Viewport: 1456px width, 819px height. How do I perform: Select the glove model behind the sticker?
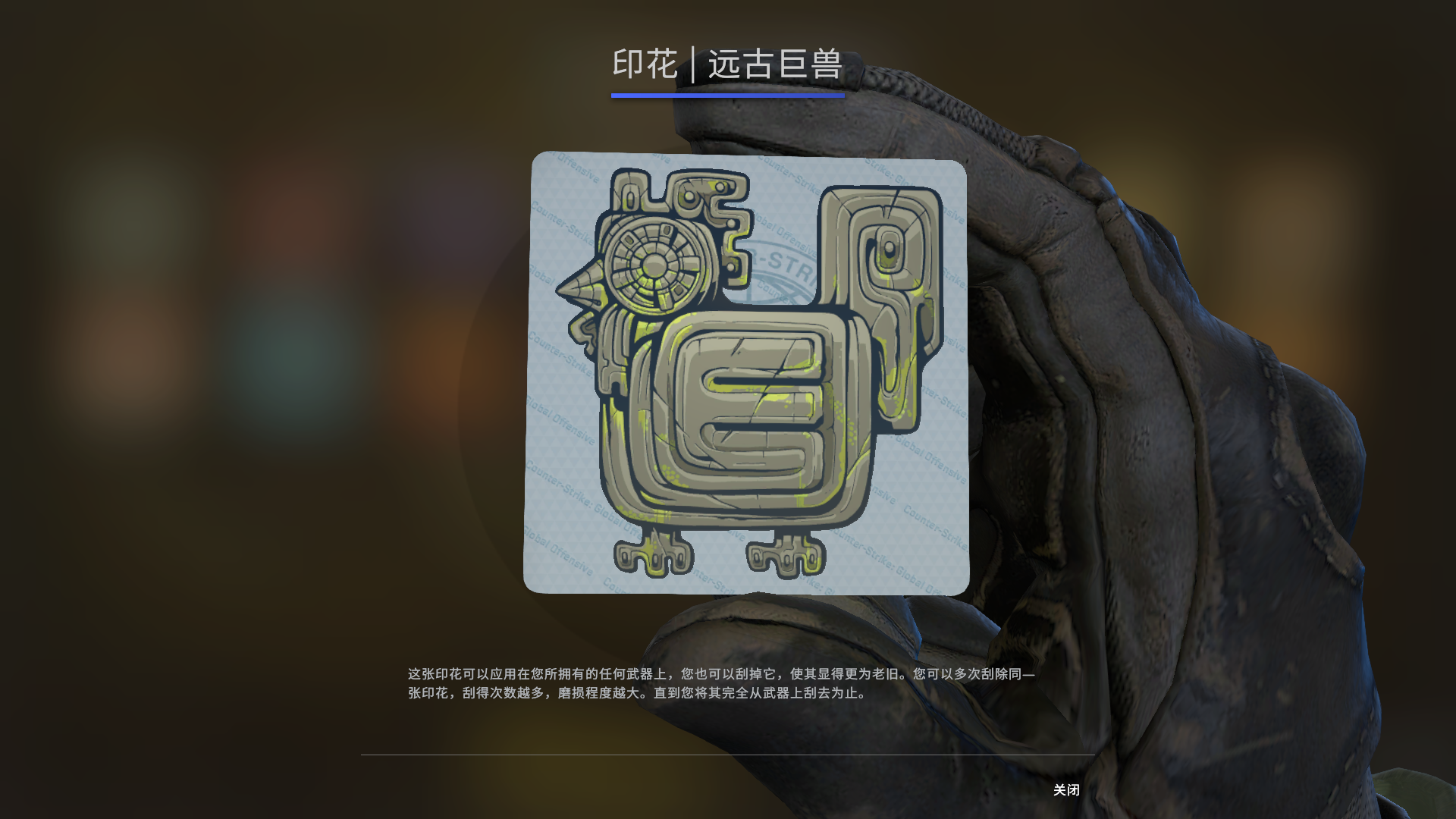point(1137,379)
